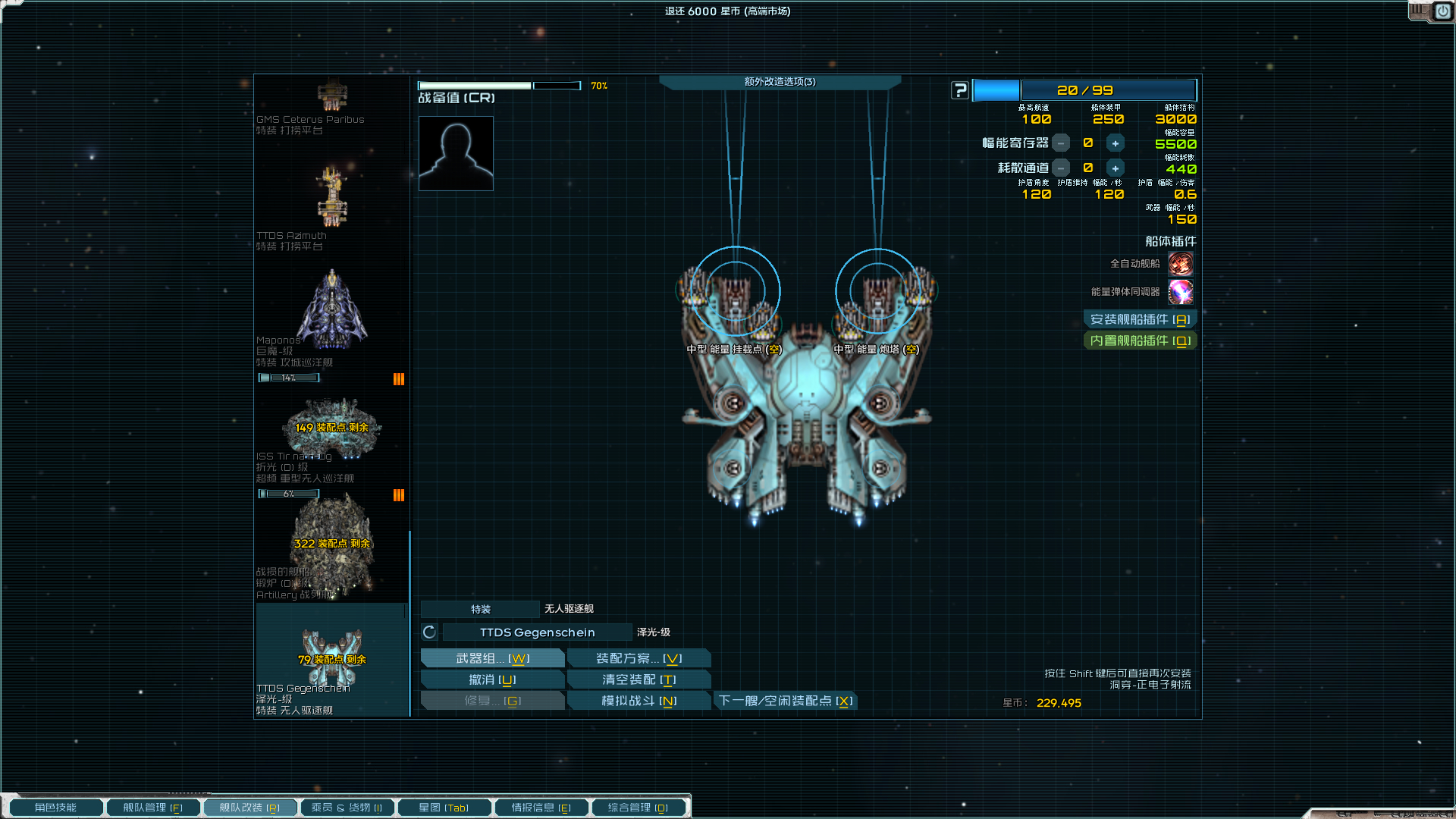Switch to the 角色技能 character skills tab
The image size is (1456, 819).
pyautogui.click(x=55, y=808)
